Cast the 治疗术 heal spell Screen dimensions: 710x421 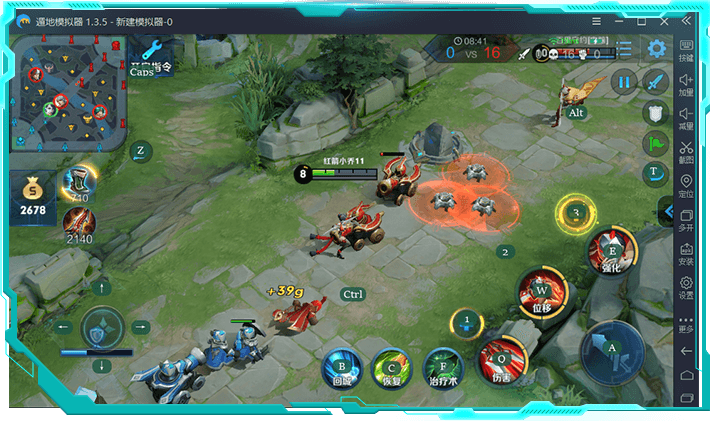(x=443, y=369)
